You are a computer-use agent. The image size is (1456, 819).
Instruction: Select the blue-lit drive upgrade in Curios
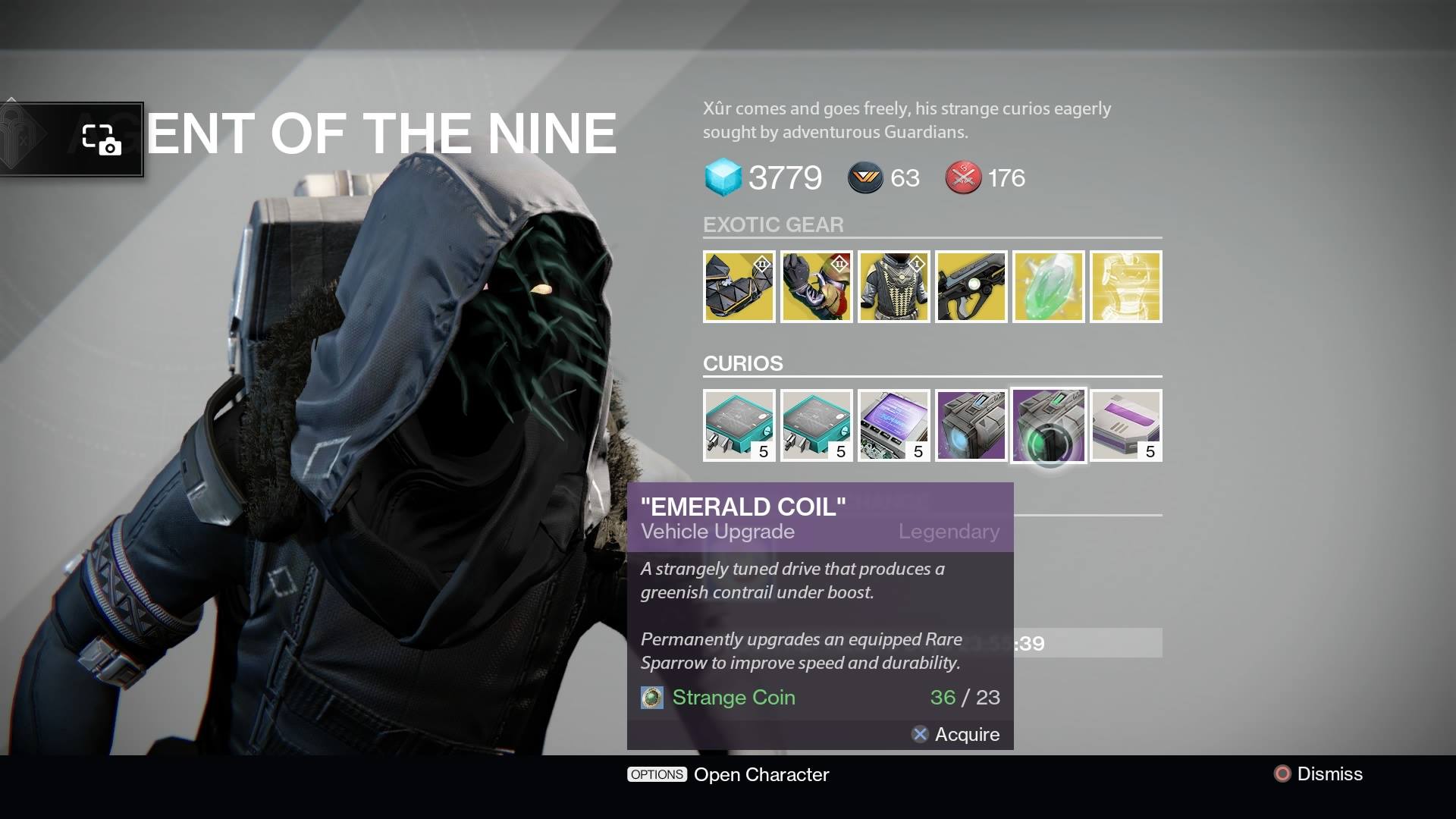971,425
